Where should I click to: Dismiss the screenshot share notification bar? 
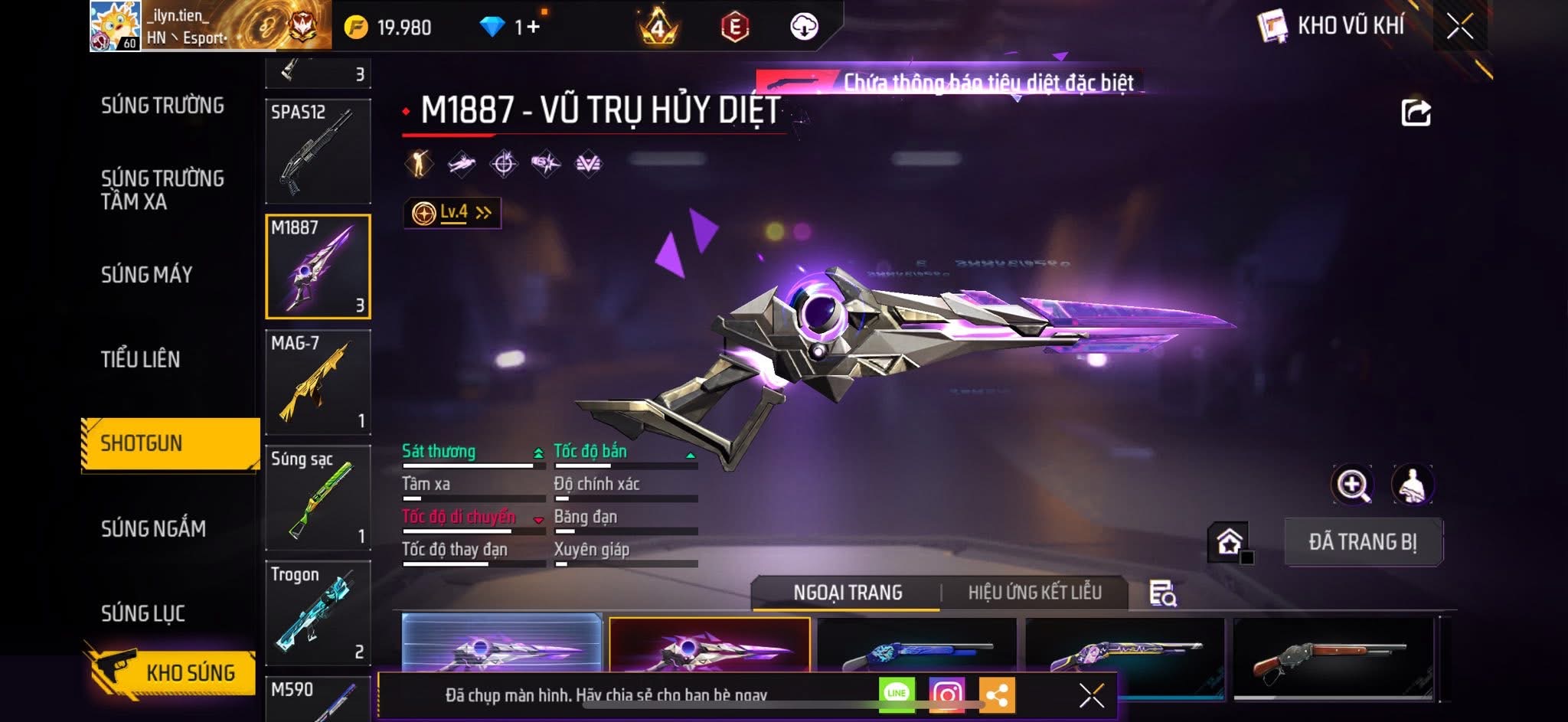(1091, 695)
